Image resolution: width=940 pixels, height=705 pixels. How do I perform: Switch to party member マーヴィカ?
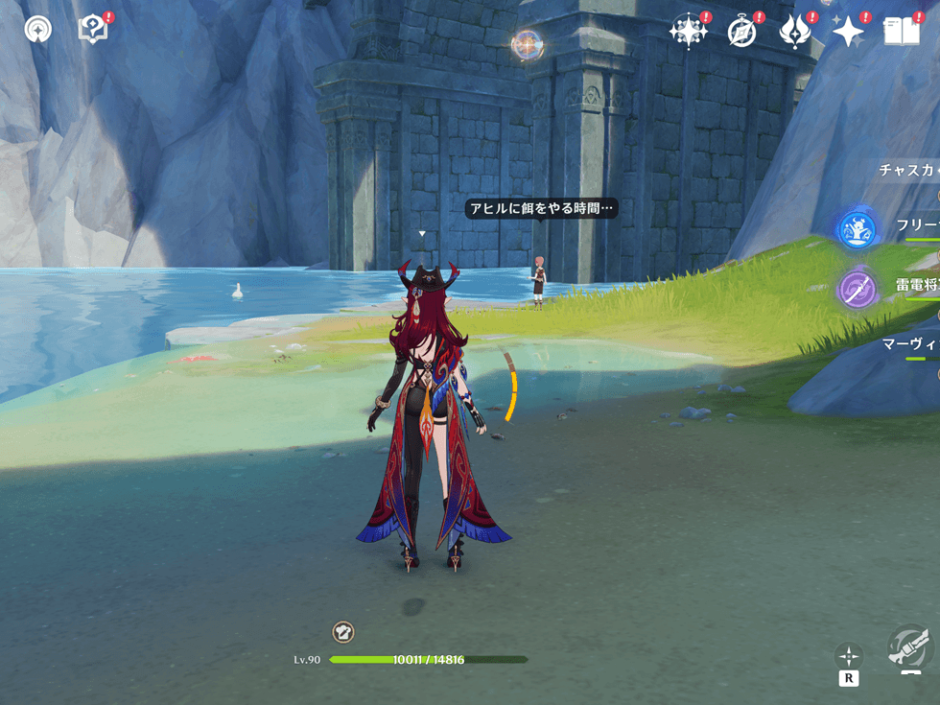[910, 344]
